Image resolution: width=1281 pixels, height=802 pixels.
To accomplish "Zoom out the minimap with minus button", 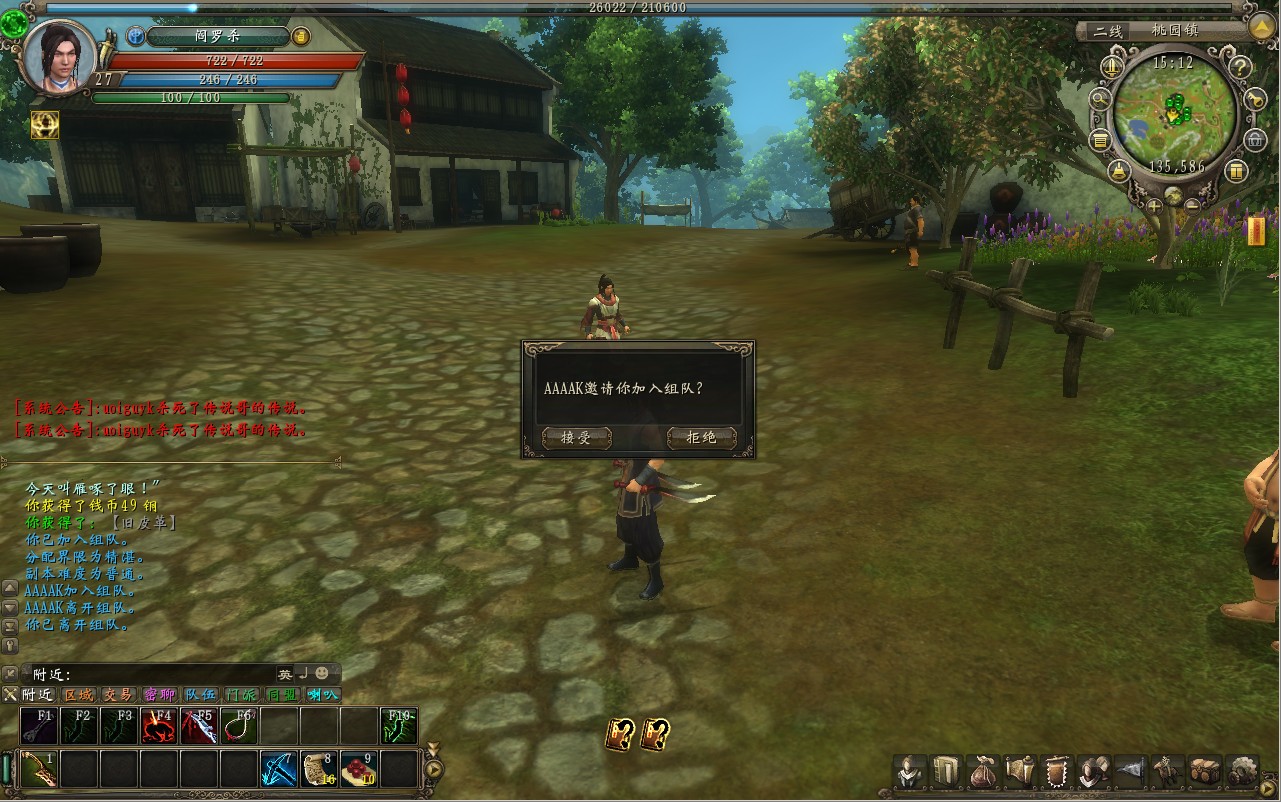I will pos(1193,205).
